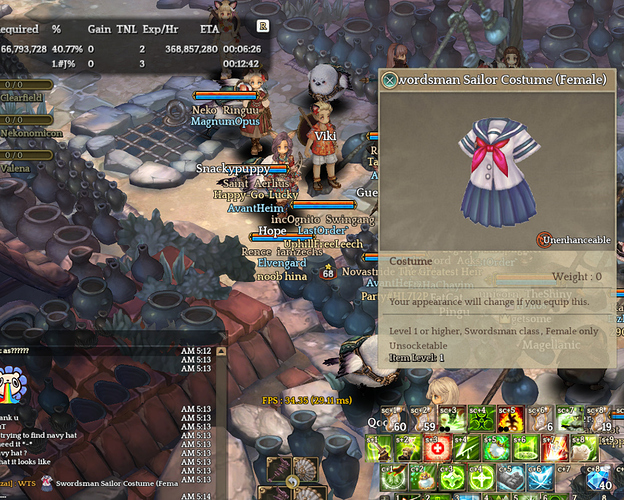
Task: Activate the red cross heal skill
Action: (437, 447)
